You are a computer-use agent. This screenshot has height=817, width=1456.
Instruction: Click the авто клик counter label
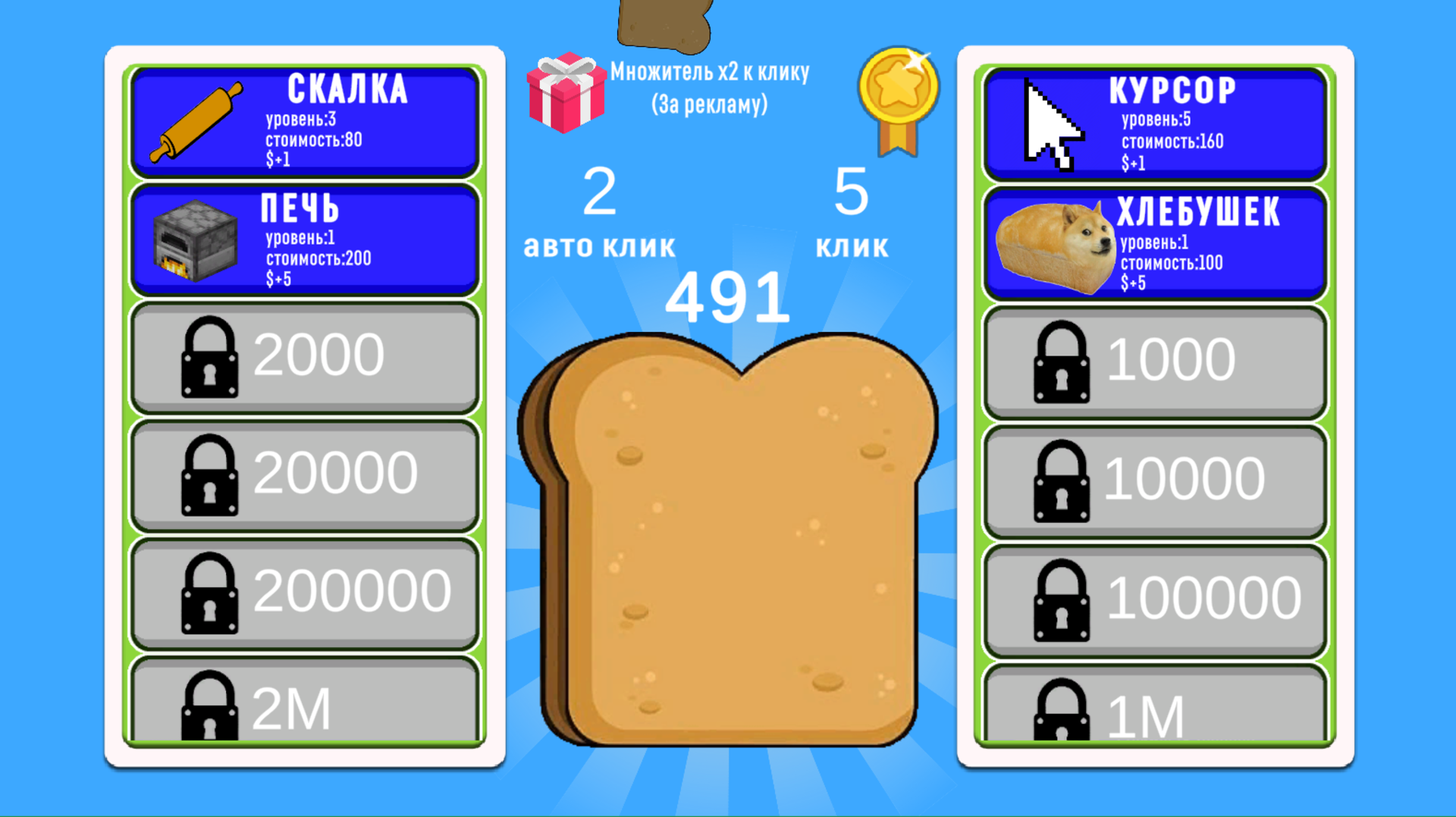pos(599,244)
